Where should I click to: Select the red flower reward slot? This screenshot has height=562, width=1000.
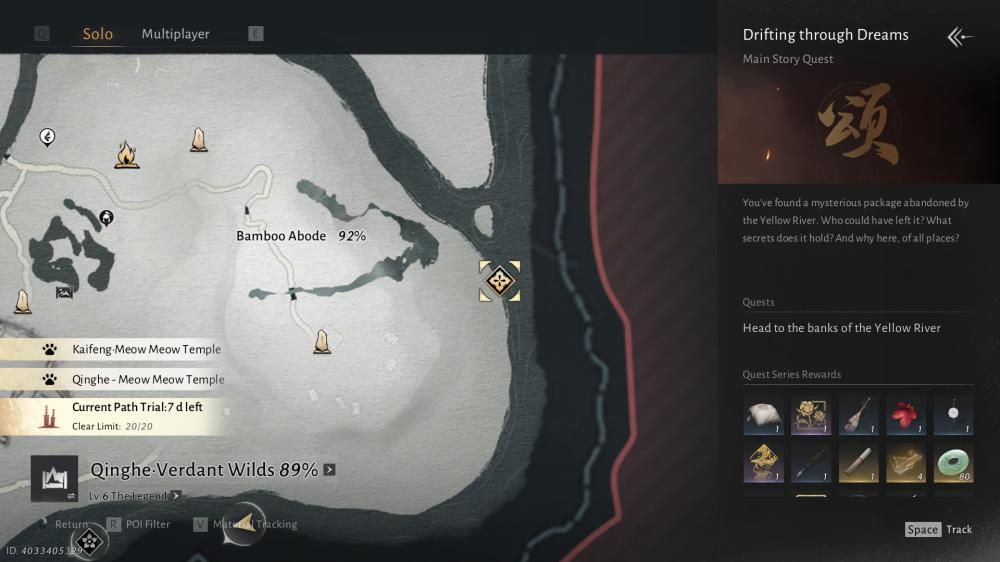tap(905, 416)
